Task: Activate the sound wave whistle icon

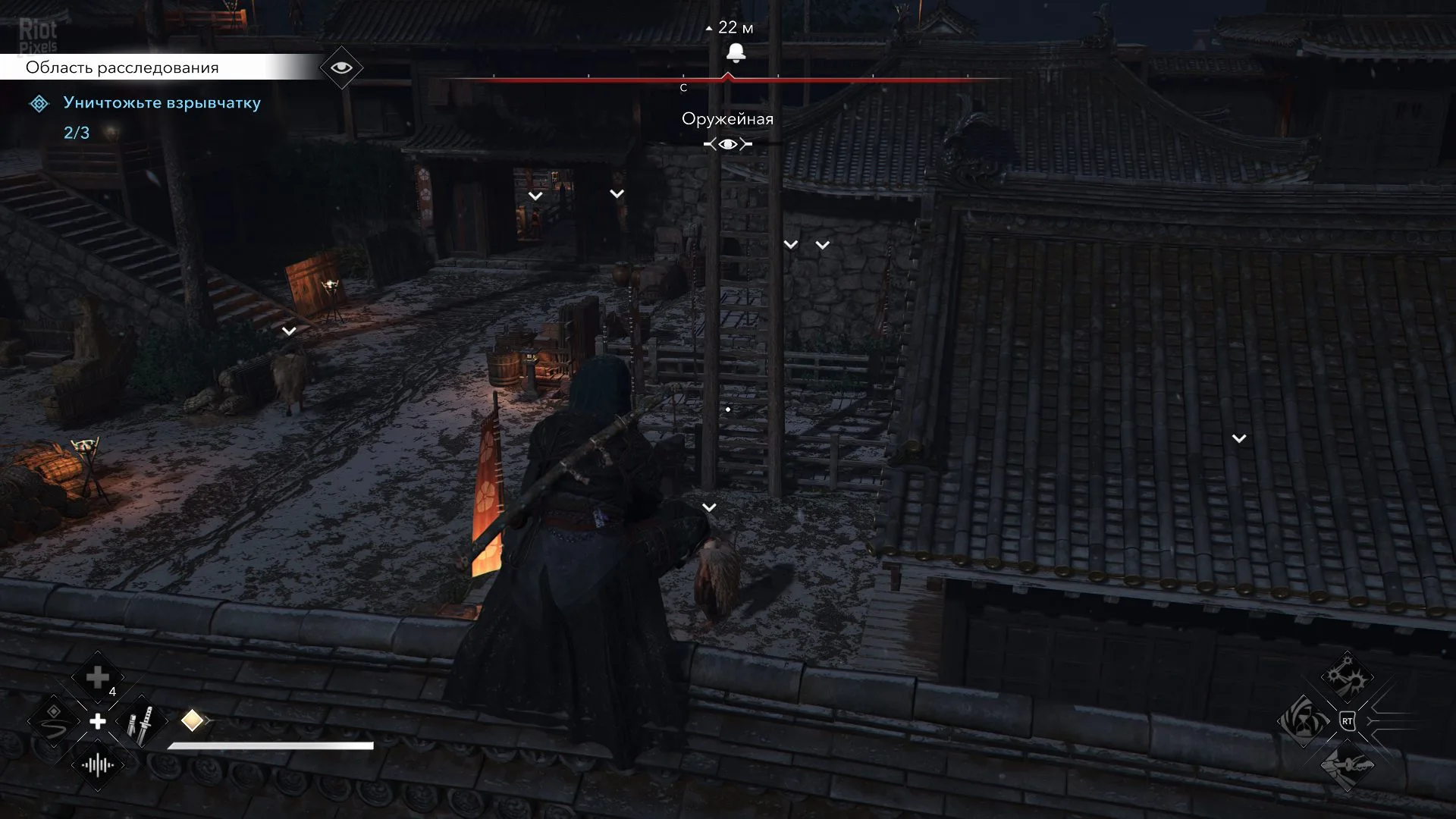Action: pos(98,765)
